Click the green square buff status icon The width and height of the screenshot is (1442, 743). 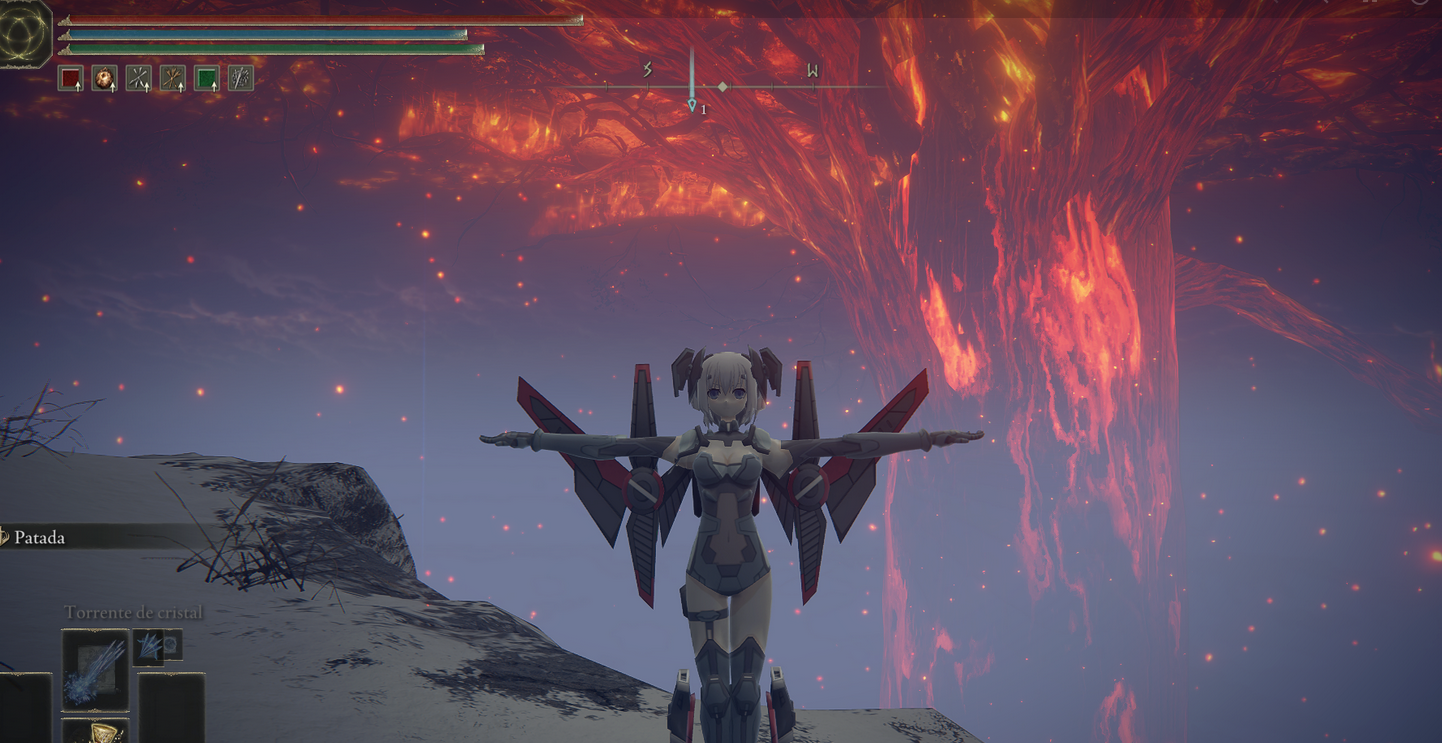point(206,78)
